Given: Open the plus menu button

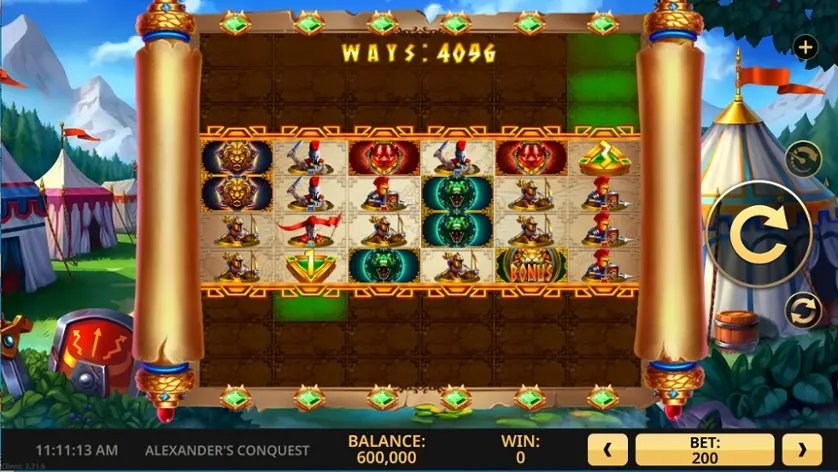Looking at the screenshot, I should [805, 46].
